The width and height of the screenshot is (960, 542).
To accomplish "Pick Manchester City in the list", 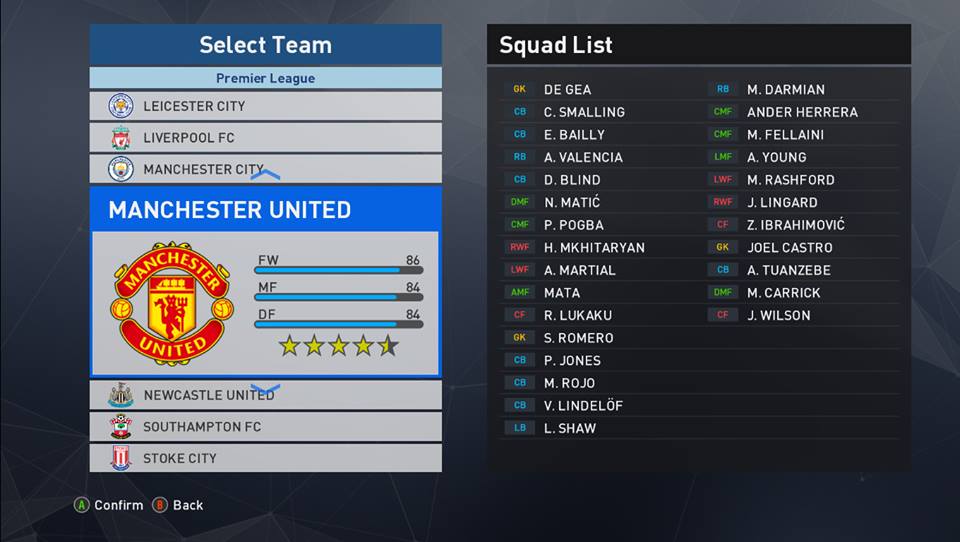I will coord(265,169).
